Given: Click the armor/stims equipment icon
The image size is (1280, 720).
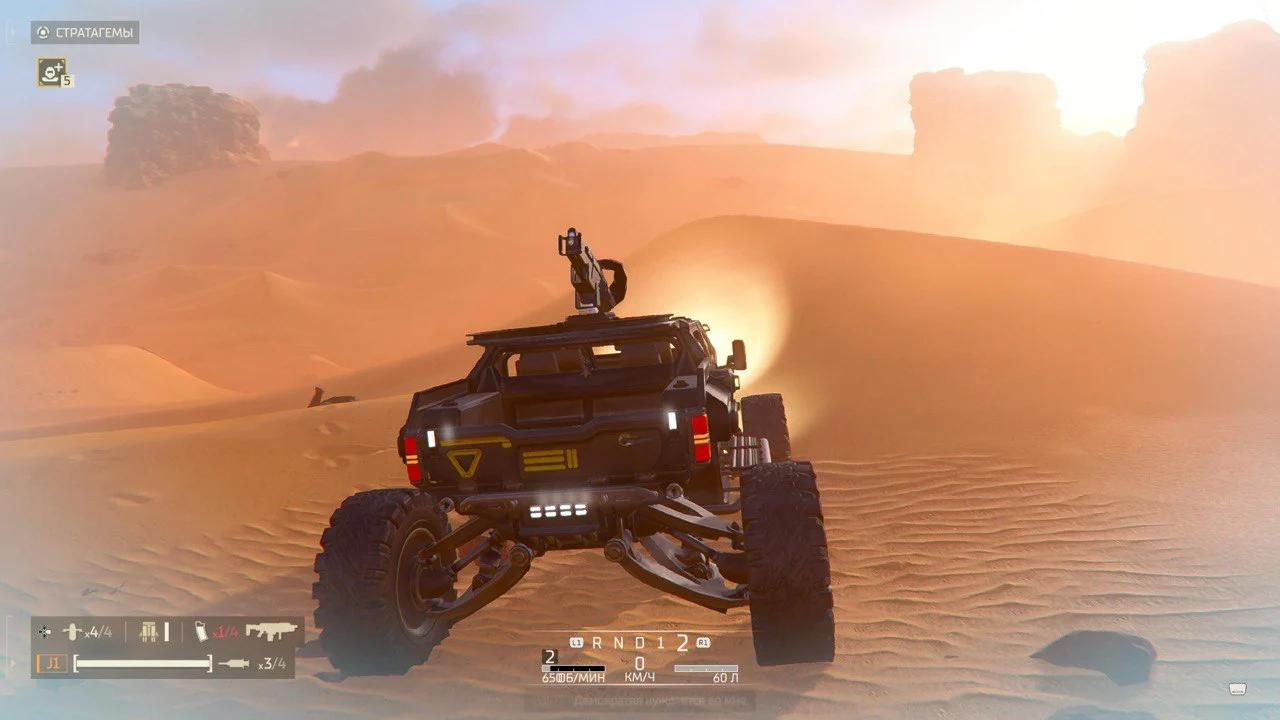Looking at the screenshot, I should click(149, 632).
